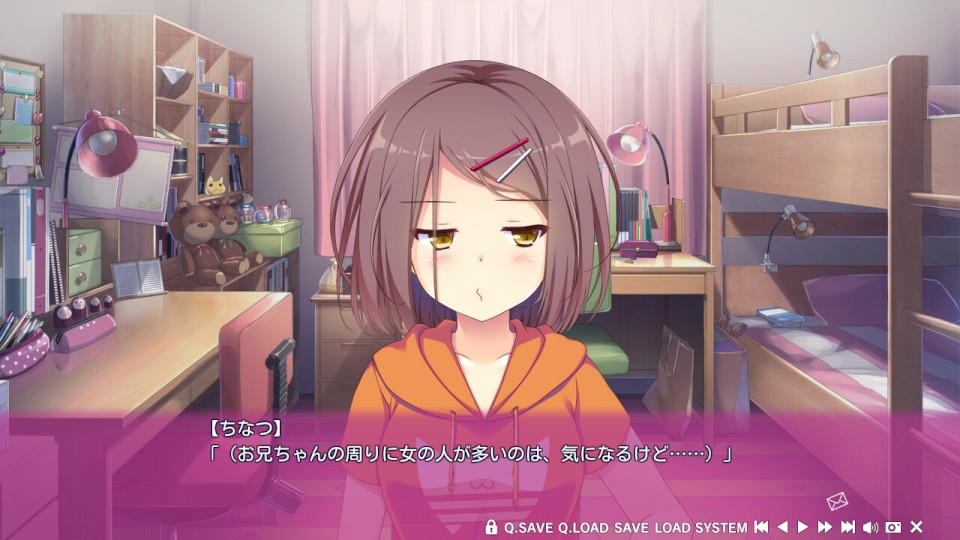Click the envelope icon above the toolbar
The height and width of the screenshot is (540, 960).
coord(837,502)
